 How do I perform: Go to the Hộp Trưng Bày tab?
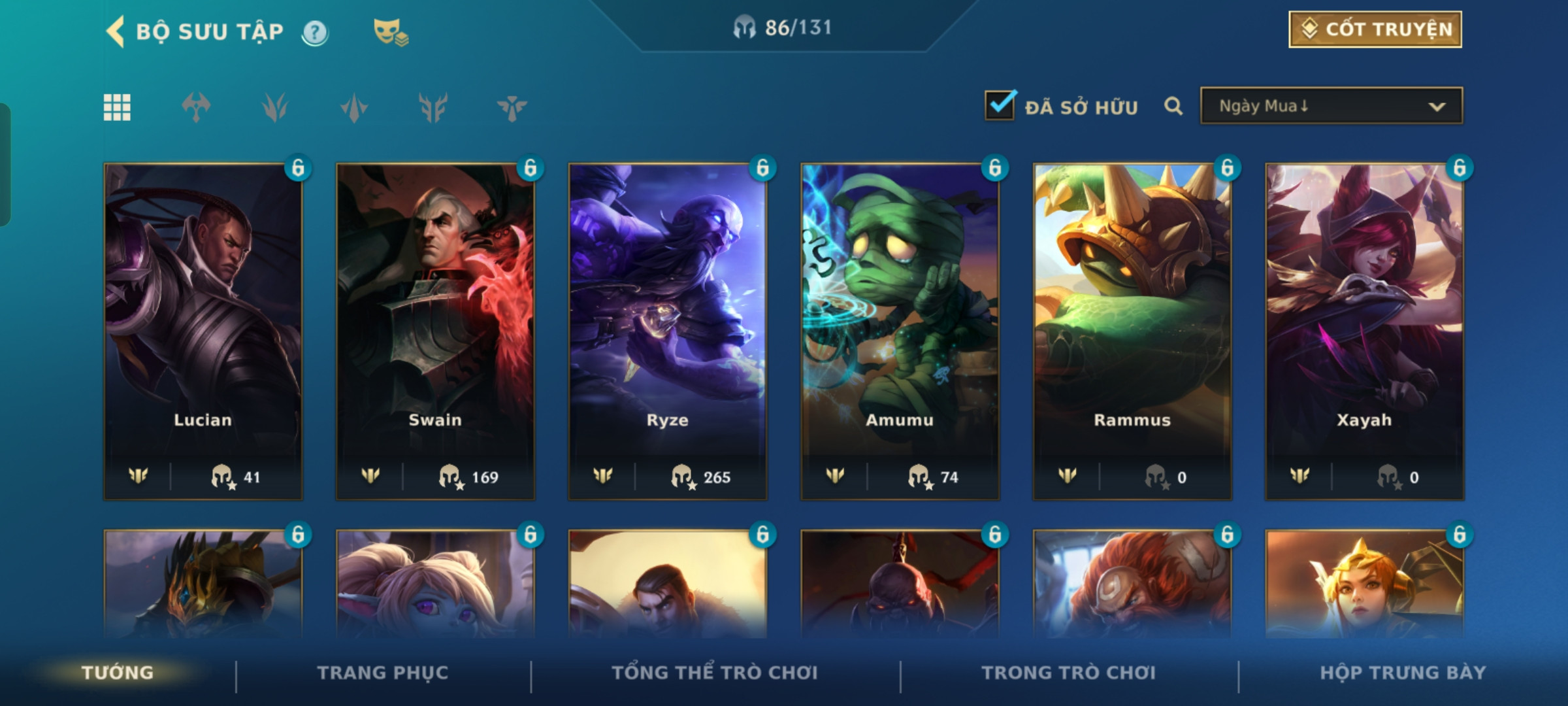pyautogui.click(x=1403, y=673)
